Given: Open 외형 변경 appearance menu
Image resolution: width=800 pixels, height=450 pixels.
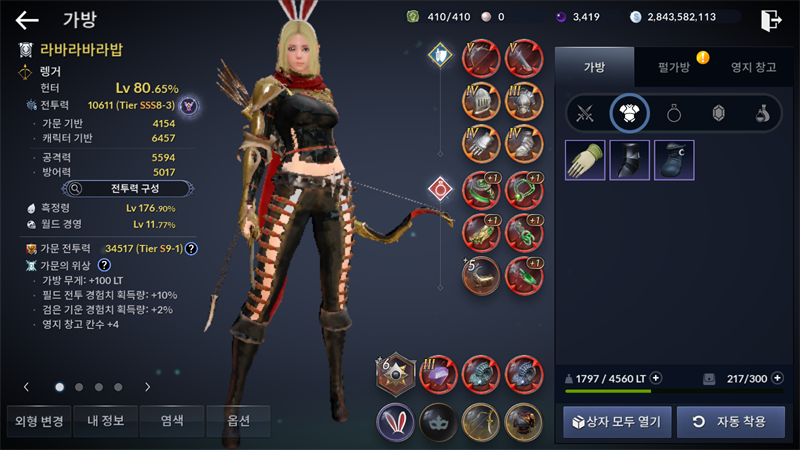Looking at the screenshot, I should click(37, 421).
